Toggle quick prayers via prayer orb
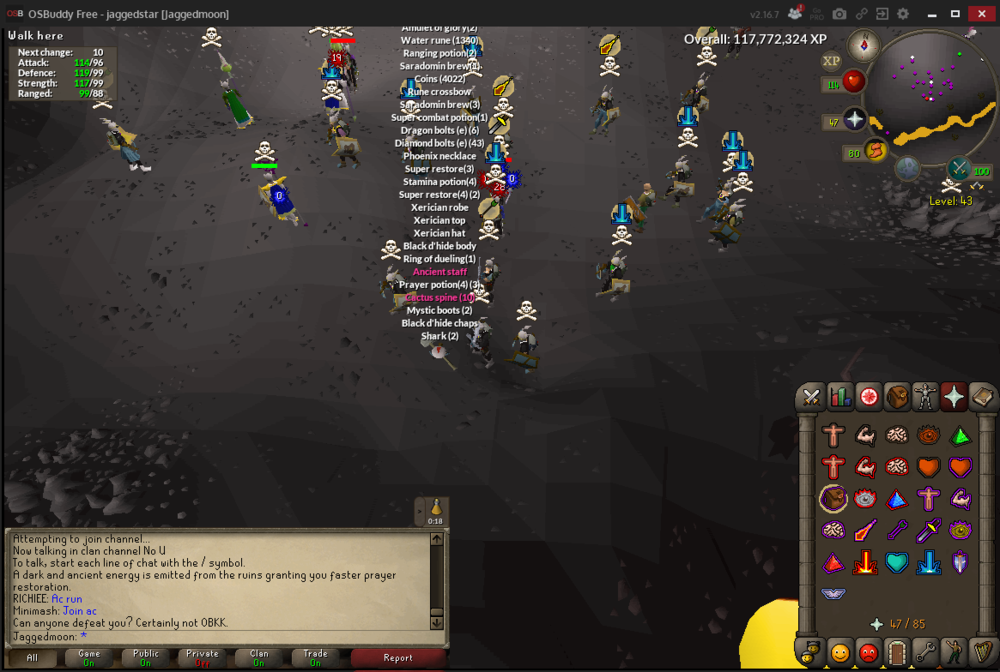The height and width of the screenshot is (672, 1000). (855, 121)
